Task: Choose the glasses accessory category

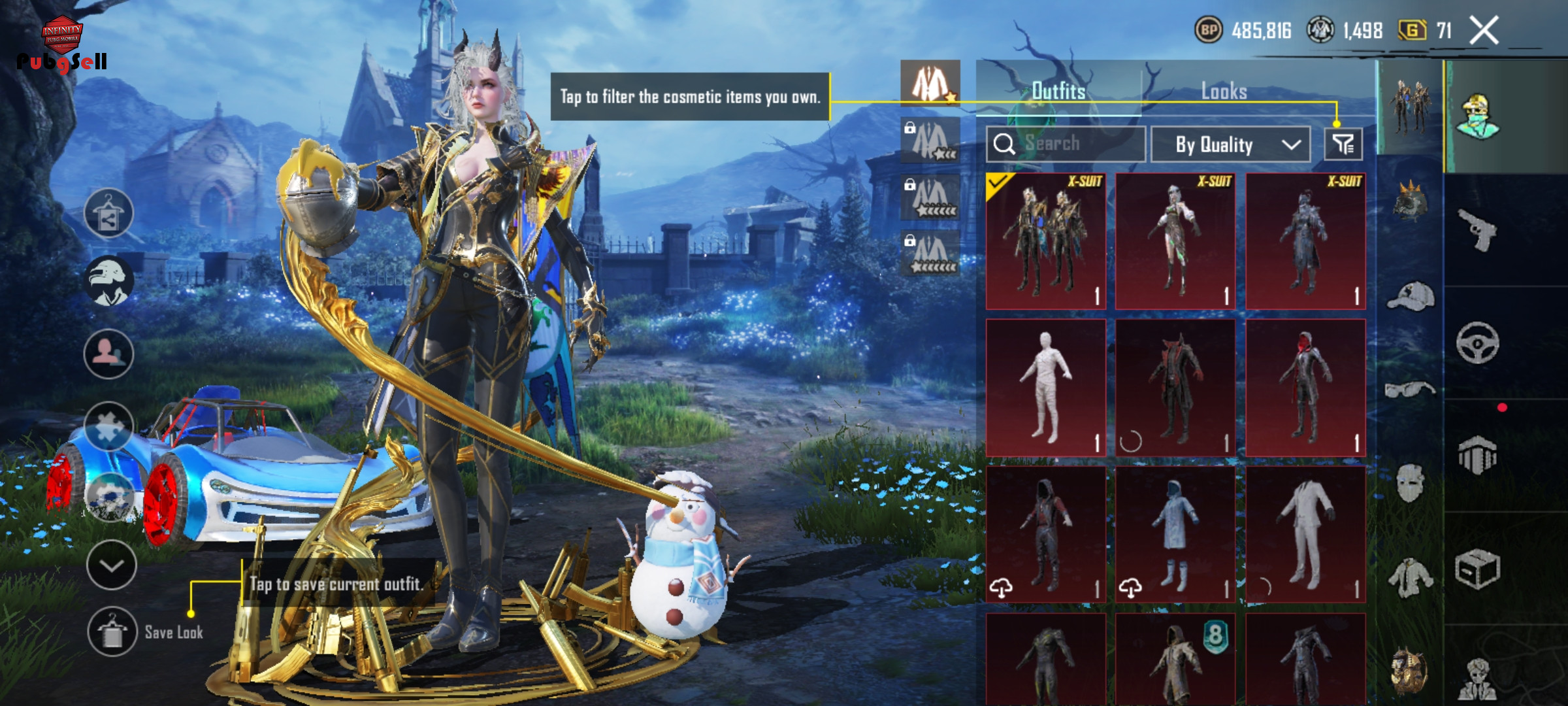Action: tap(1411, 390)
